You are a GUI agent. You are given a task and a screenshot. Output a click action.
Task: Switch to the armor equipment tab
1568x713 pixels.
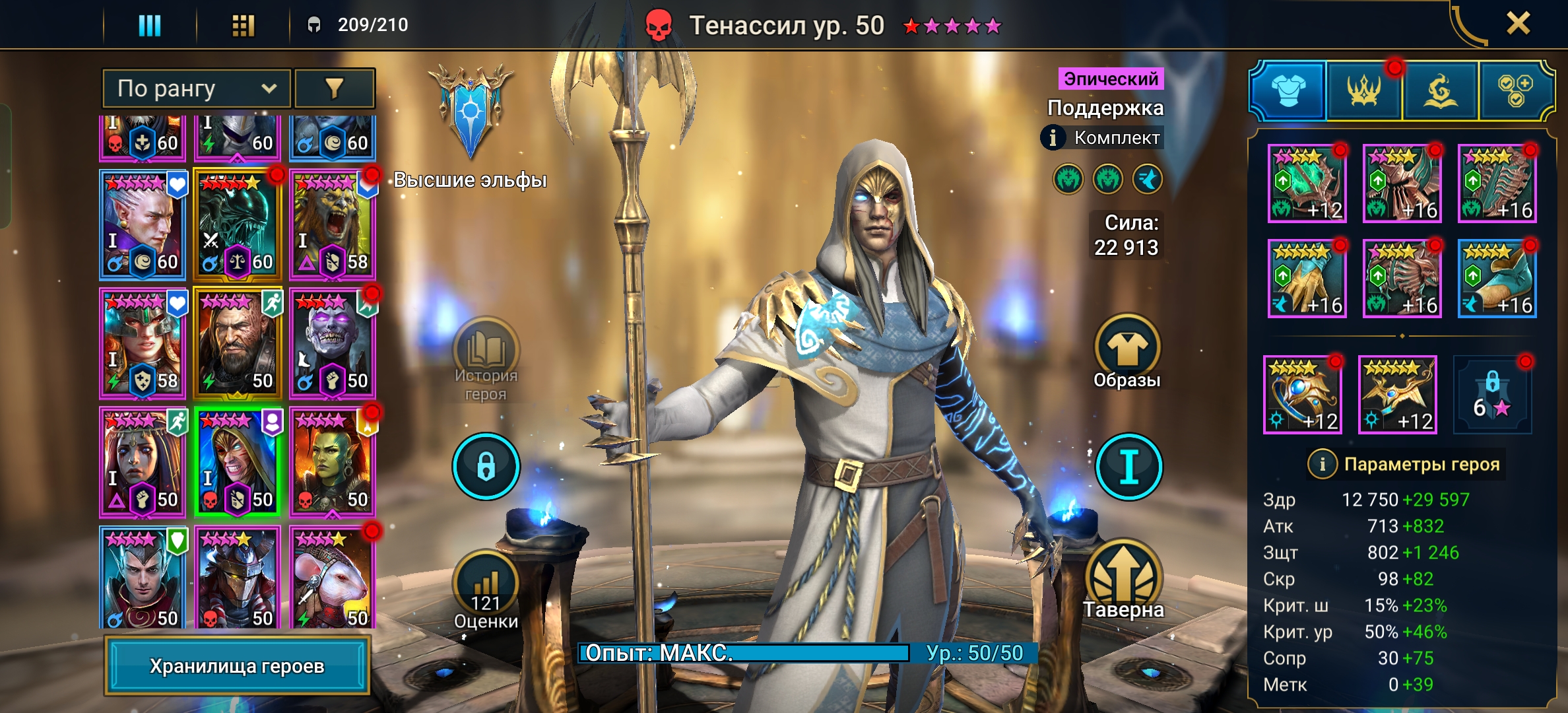coord(1288,91)
